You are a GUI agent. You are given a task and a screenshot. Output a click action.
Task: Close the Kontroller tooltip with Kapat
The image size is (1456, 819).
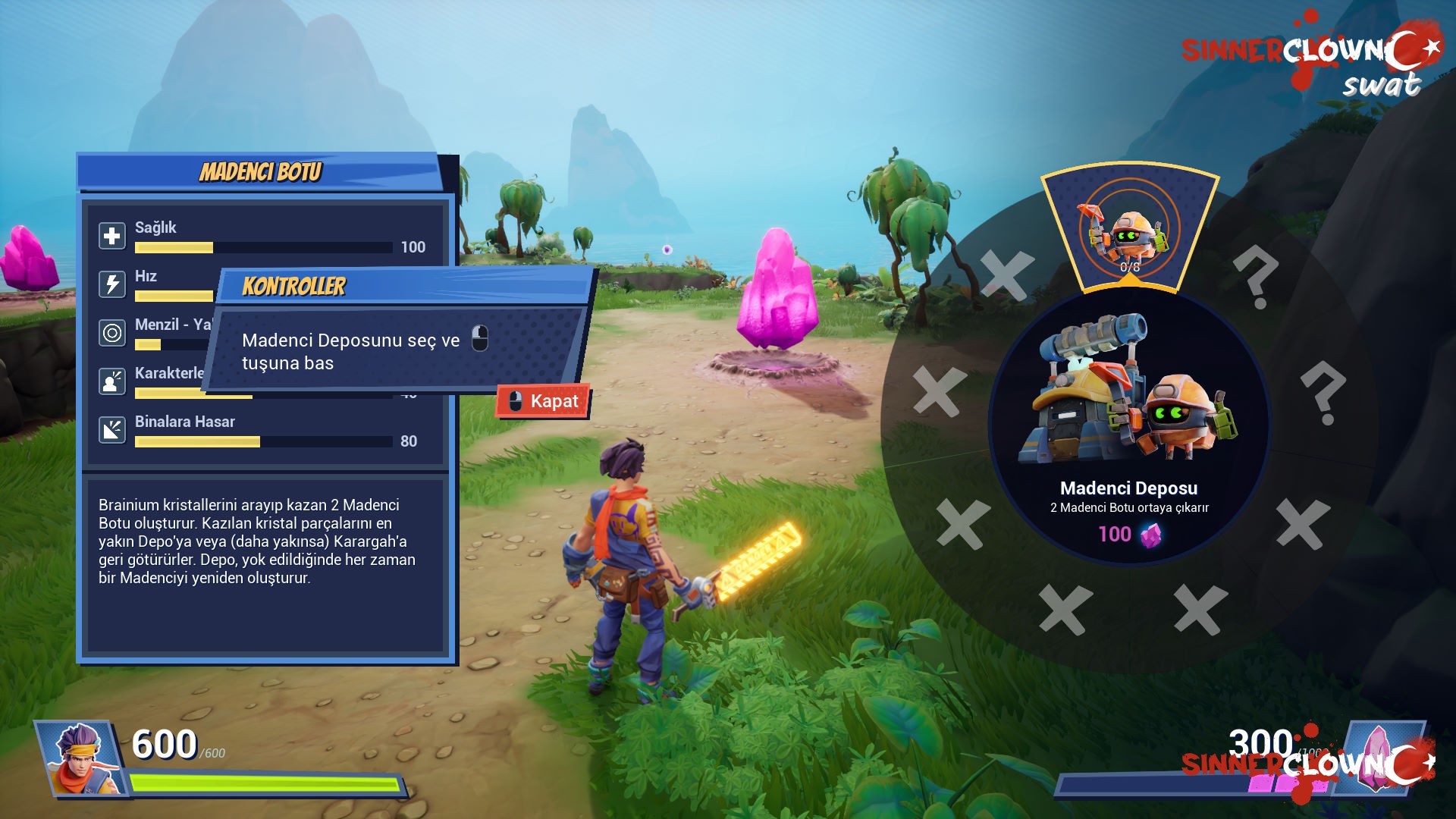click(x=544, y=401)
